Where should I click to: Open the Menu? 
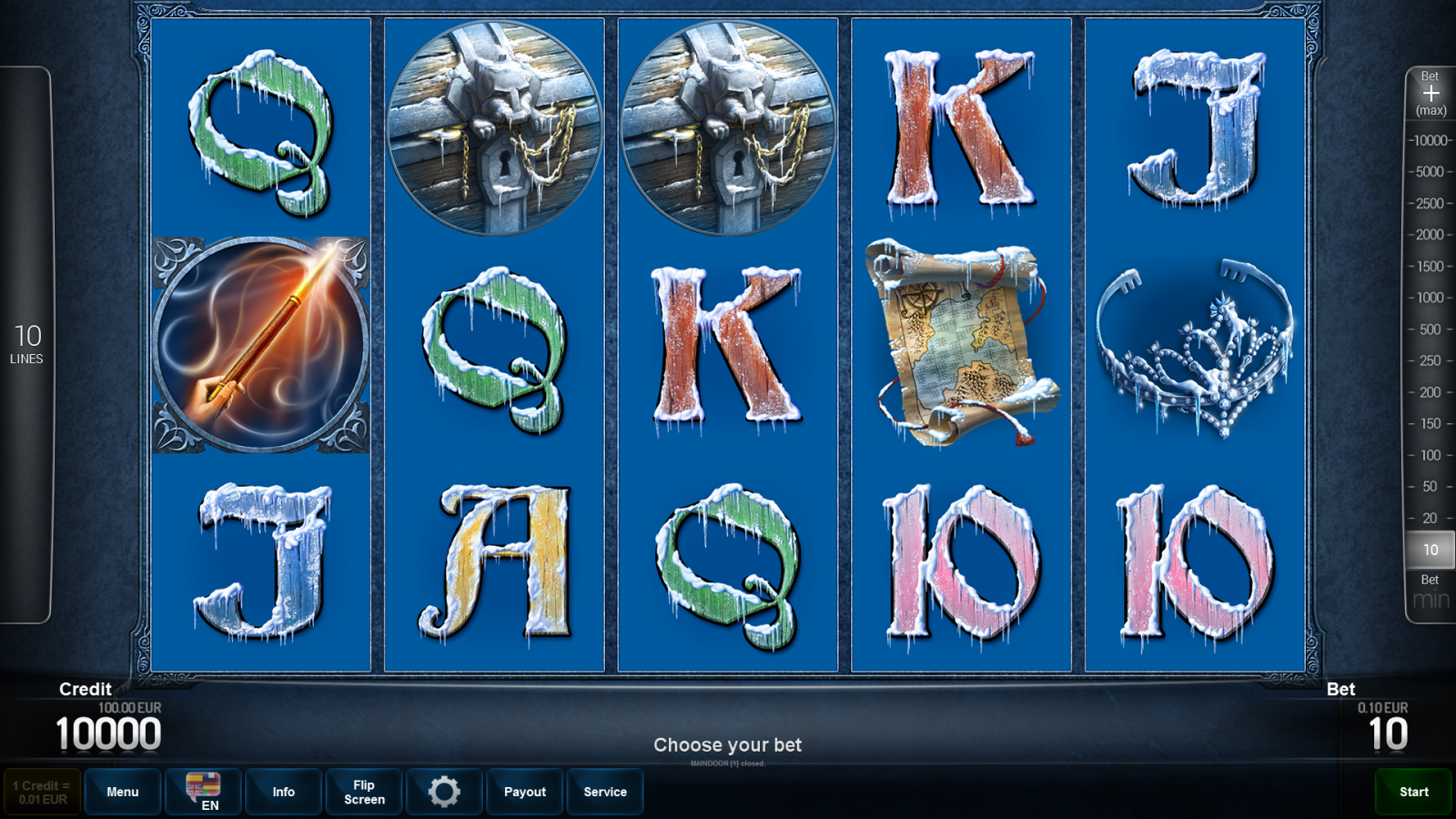pyautogui.click(x=122, y=792)
